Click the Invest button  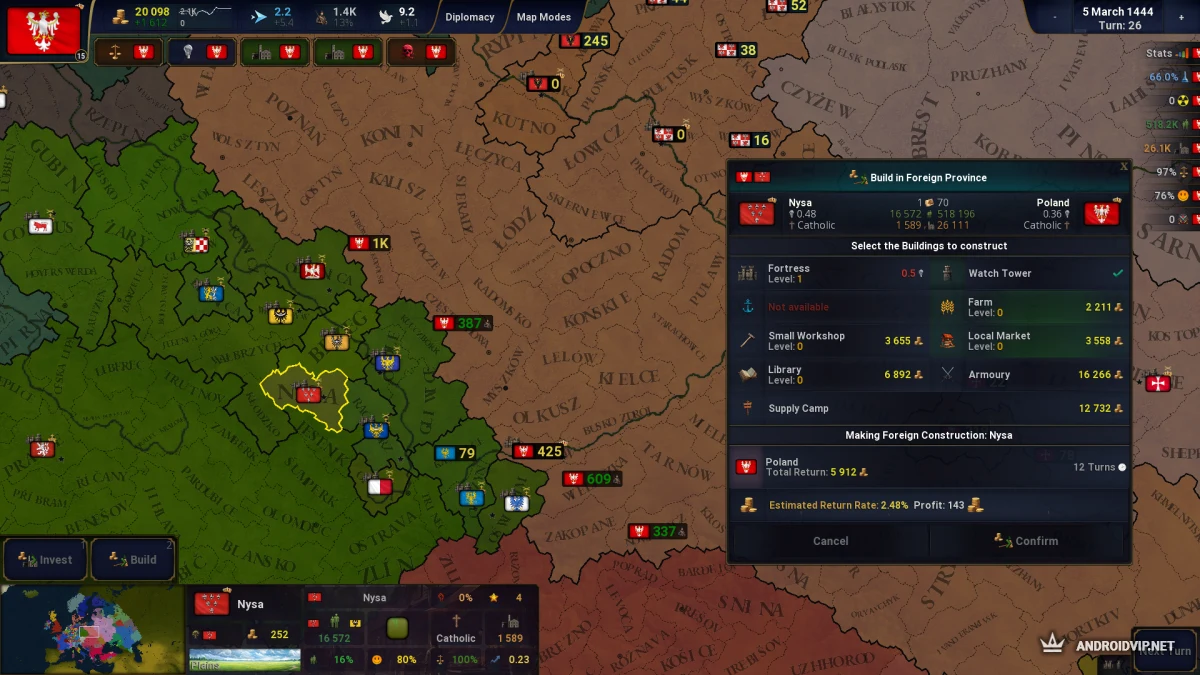tap(45, 560)
